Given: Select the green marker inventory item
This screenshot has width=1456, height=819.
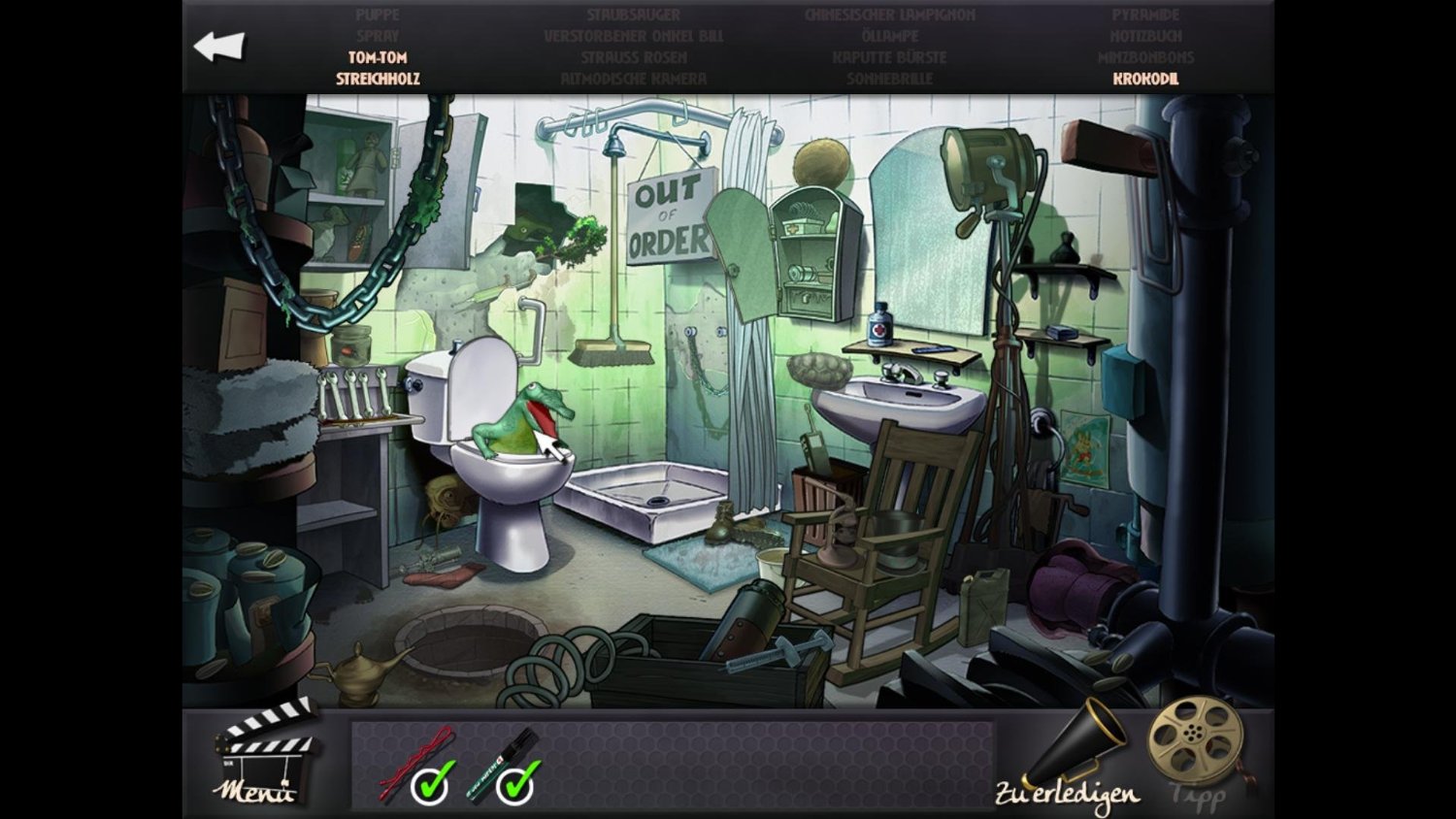Looking at the screenshot, I should [x=503, y=766].
